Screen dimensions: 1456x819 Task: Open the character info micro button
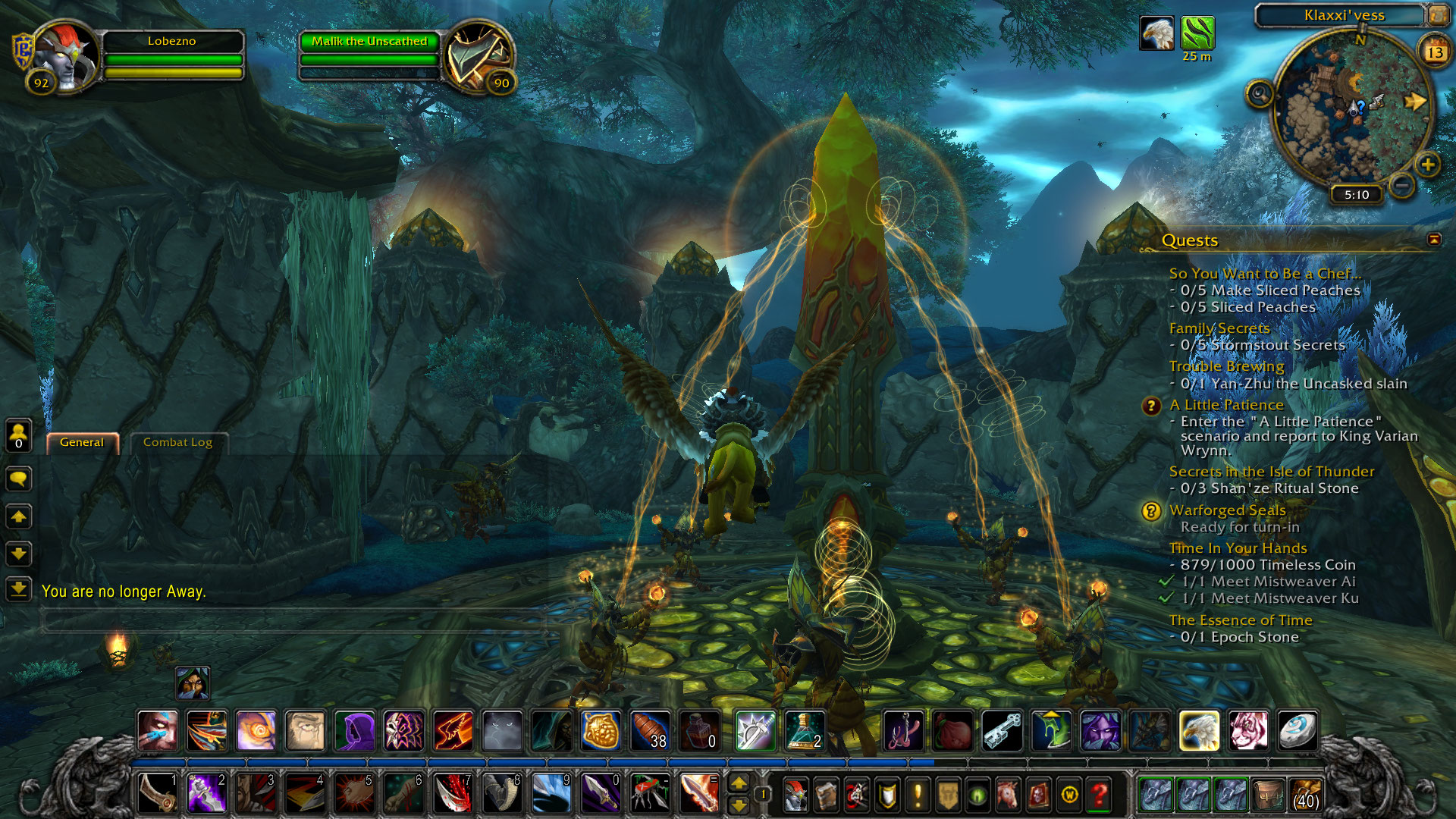[795, 794]
